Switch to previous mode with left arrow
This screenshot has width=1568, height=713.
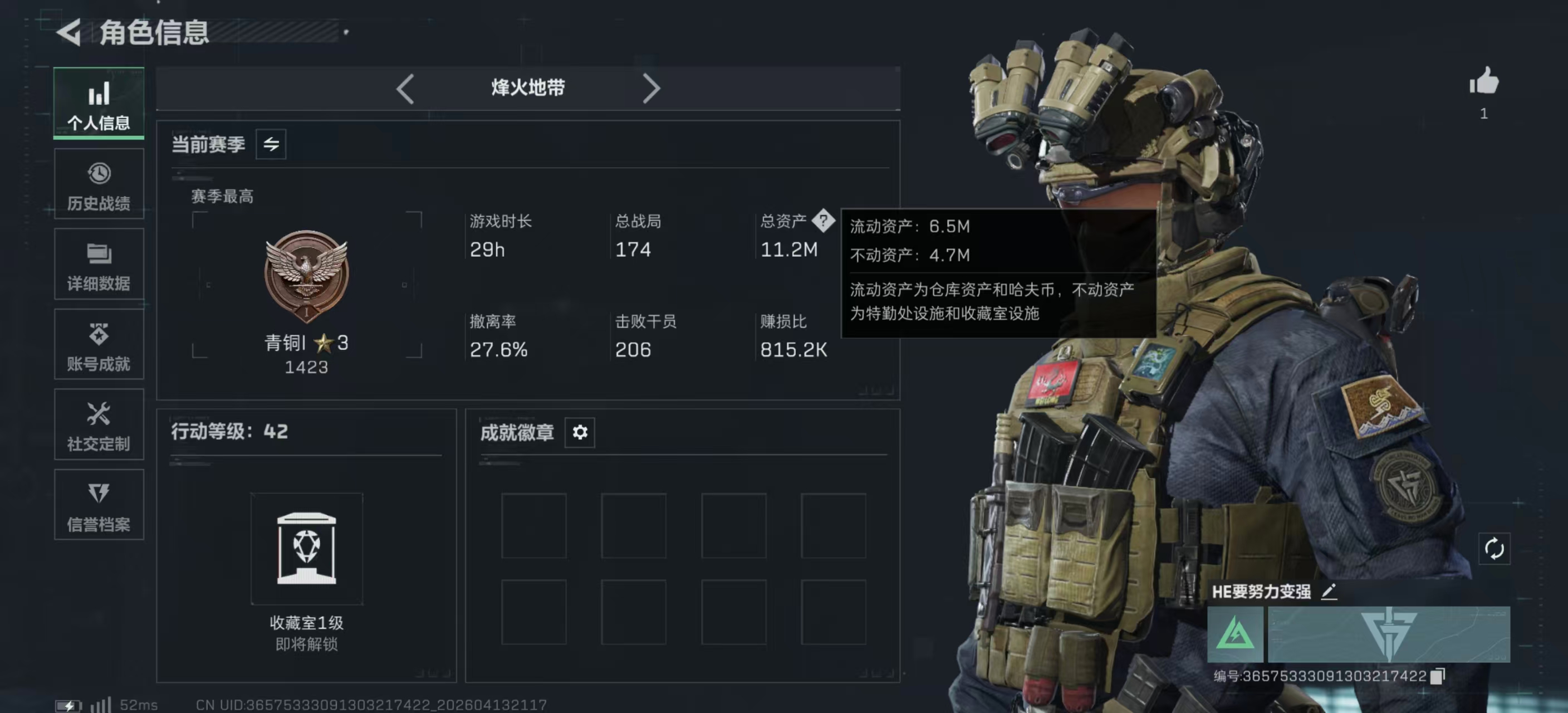(x=405, y=88)
